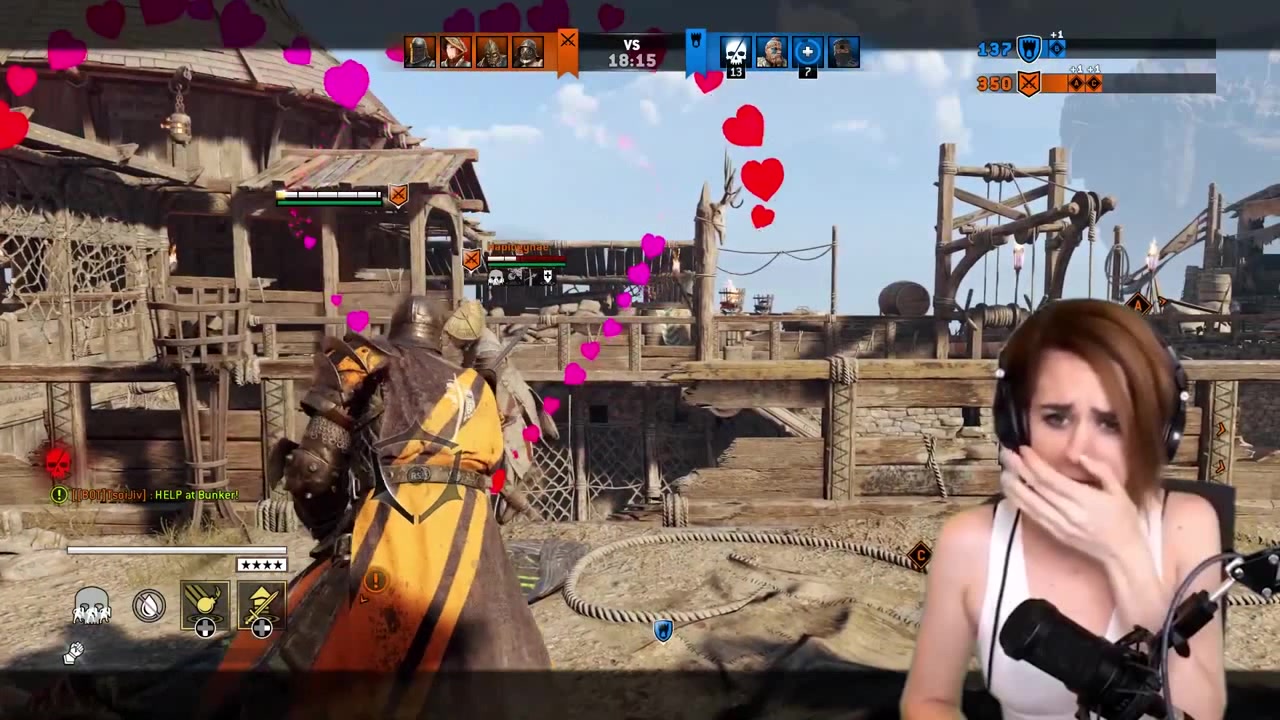
Task: Click the white skull elimination icon showing 13
Action: click(x=736, y=50)
